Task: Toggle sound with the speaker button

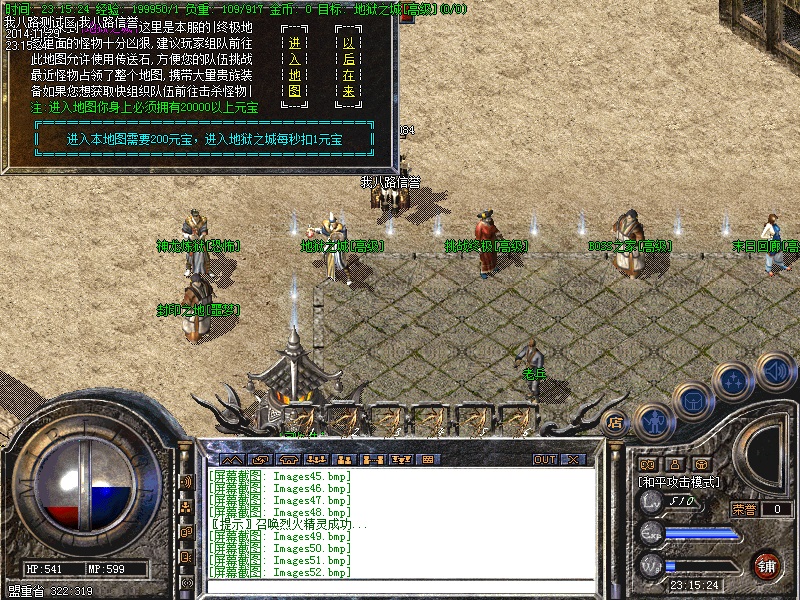Action: (775, 372)
